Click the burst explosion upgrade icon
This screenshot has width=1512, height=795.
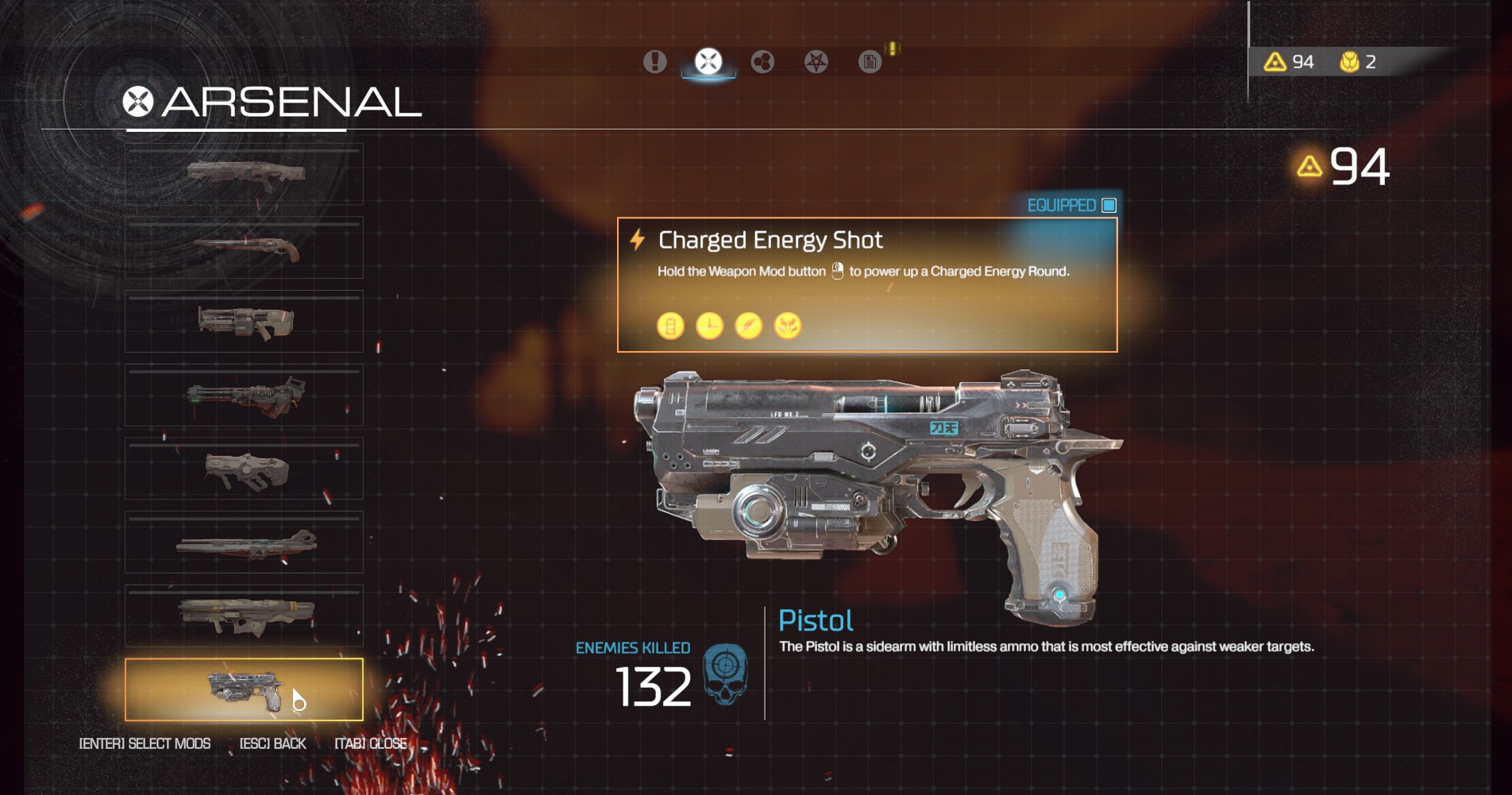788,326
